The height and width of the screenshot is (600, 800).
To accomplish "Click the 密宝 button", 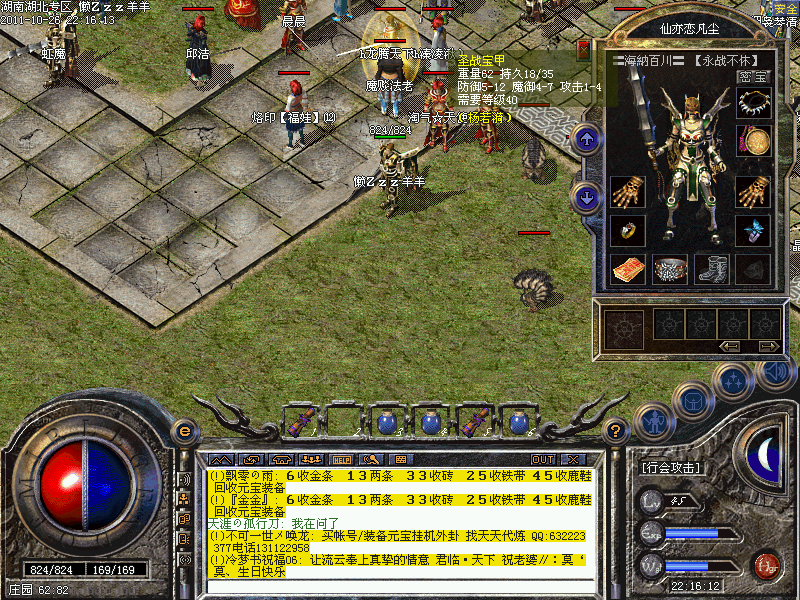I will 752,76.
